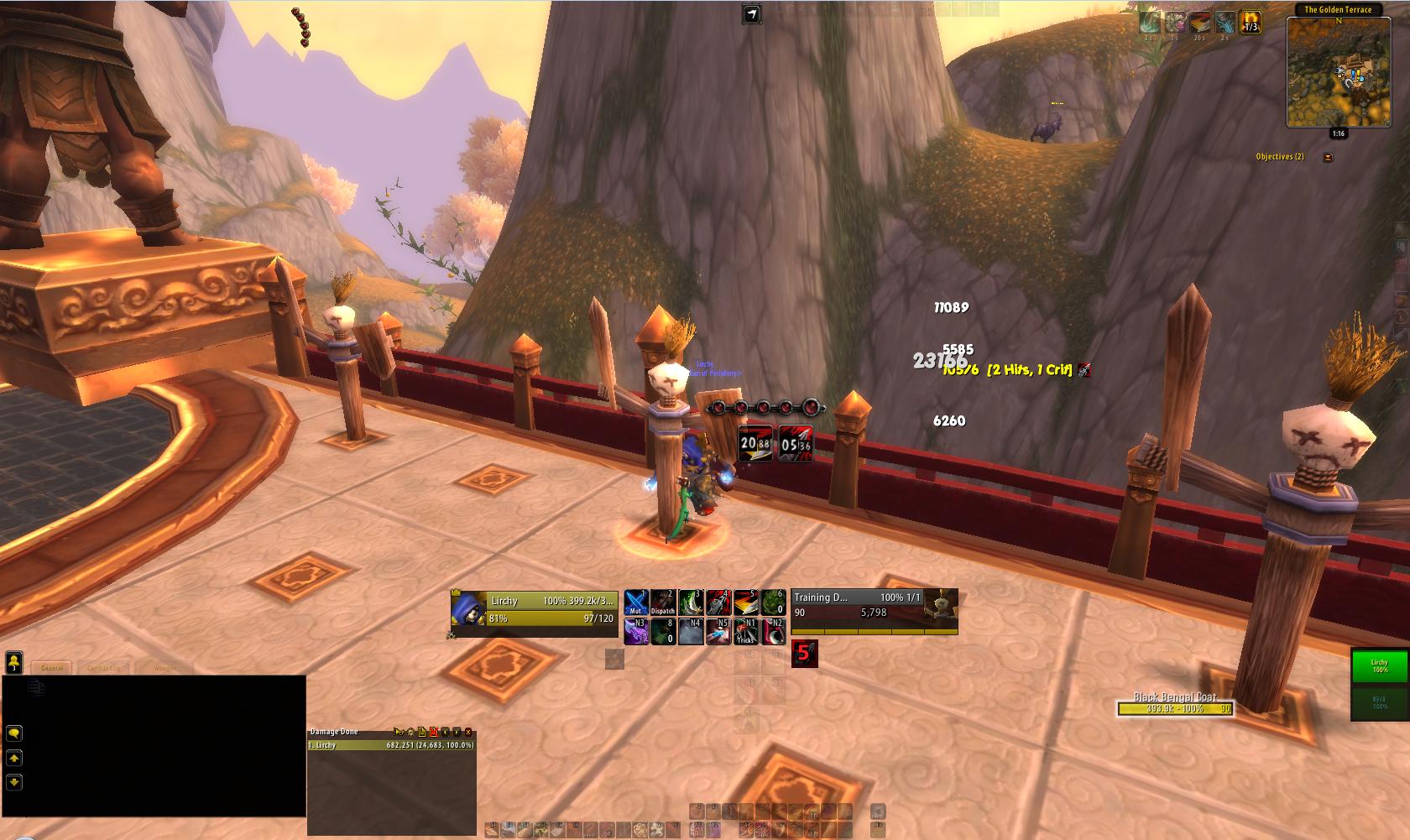Use the purple dagger N3 ability
1410x840 pixels.
(x=635, y=631)
